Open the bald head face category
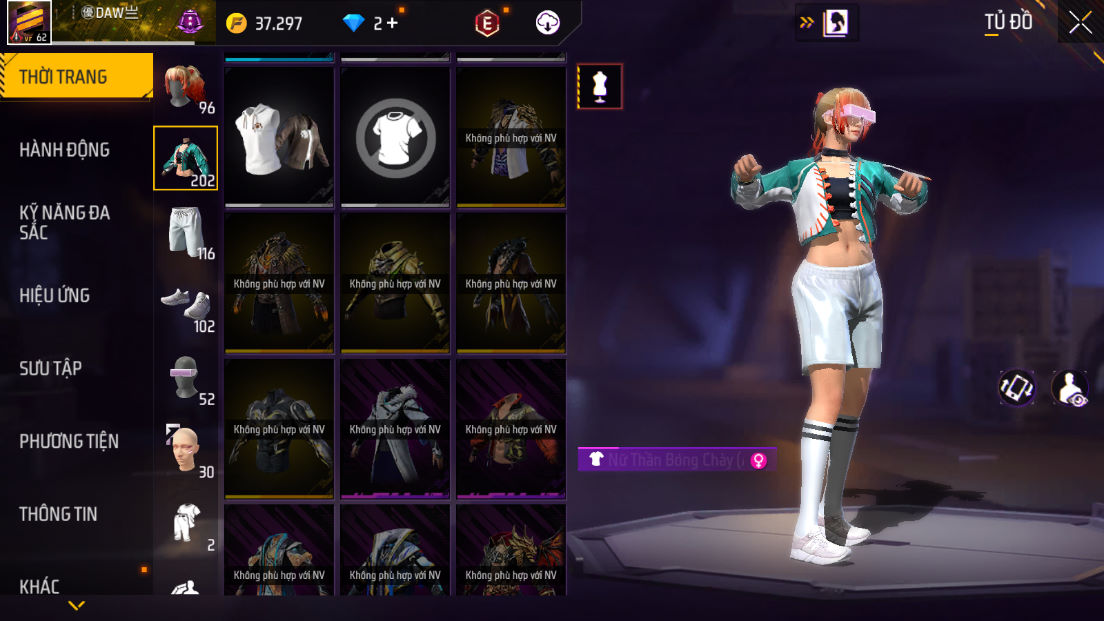Screen dimensions: 1104x621 [186, 451]
